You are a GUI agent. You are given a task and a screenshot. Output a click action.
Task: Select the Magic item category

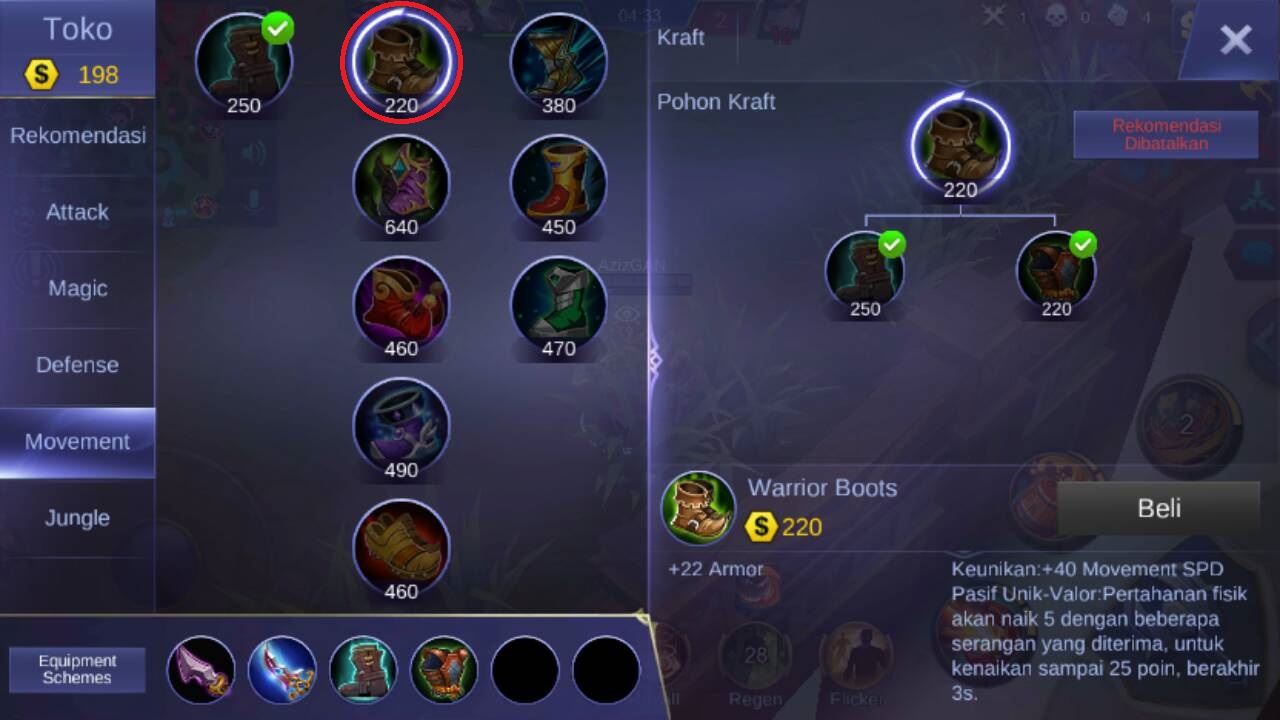pyautogui.click(x=78, y=288)
